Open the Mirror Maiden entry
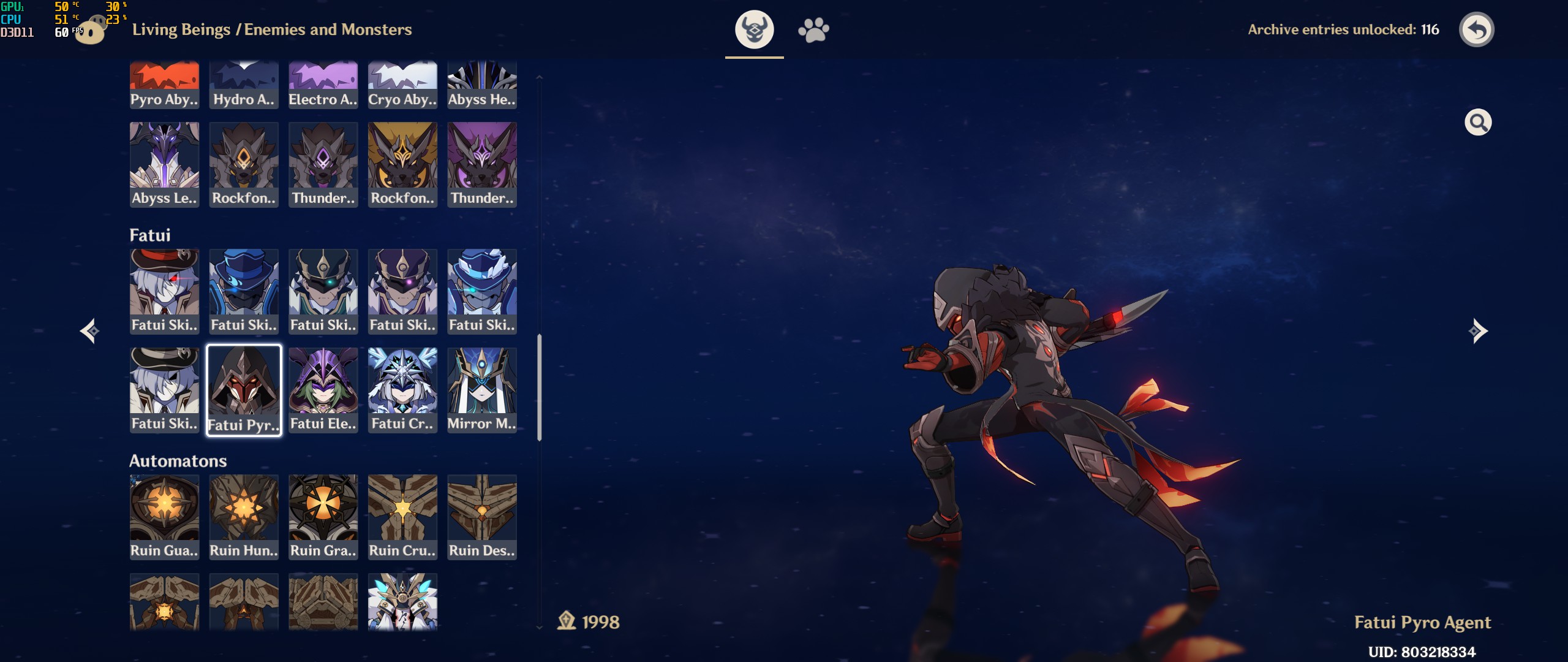The width and height of the screenshot is (1568, 662). pos(482,390)
